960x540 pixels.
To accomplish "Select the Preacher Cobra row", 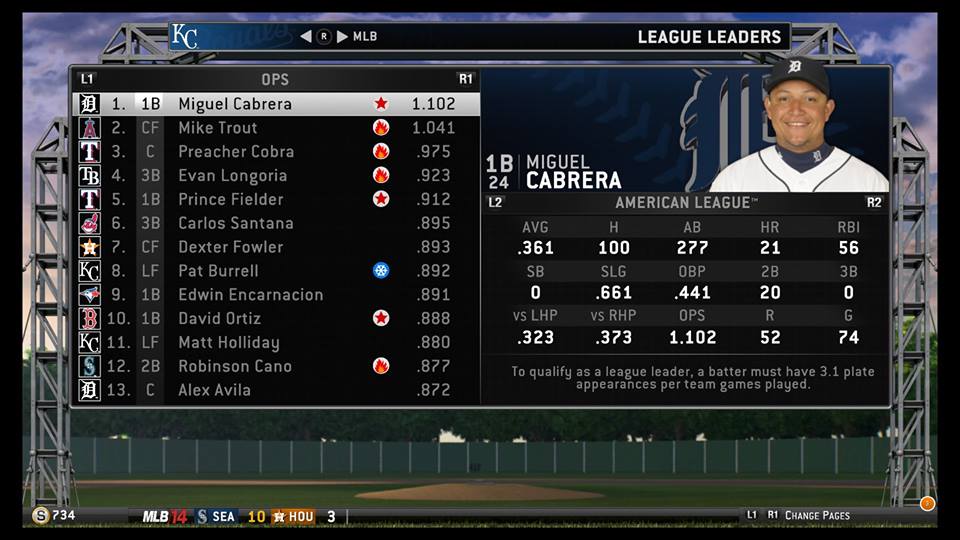I will coord(236,152).
